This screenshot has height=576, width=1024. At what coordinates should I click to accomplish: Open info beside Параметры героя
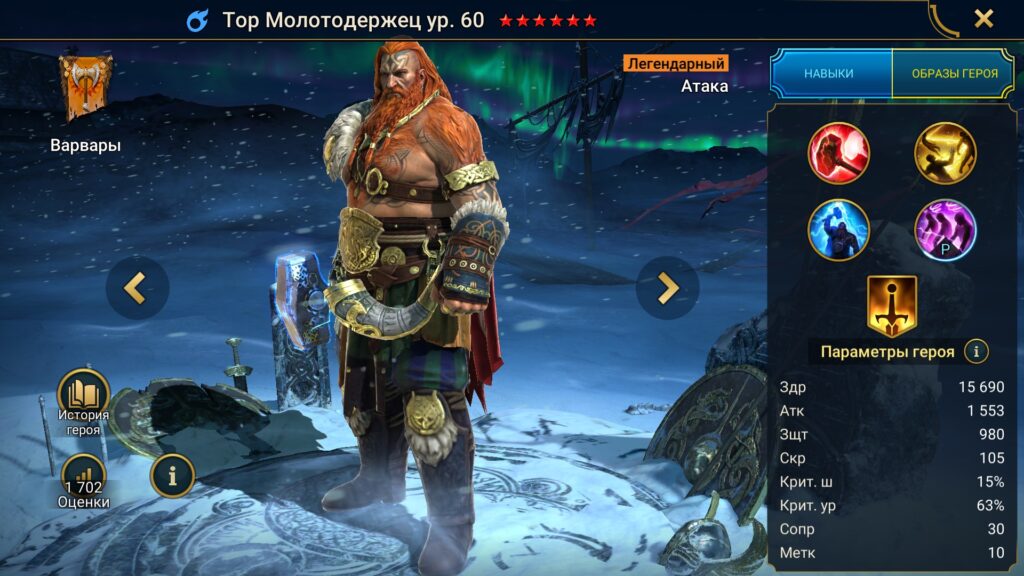pyautogui.click(x=976, y=351)
